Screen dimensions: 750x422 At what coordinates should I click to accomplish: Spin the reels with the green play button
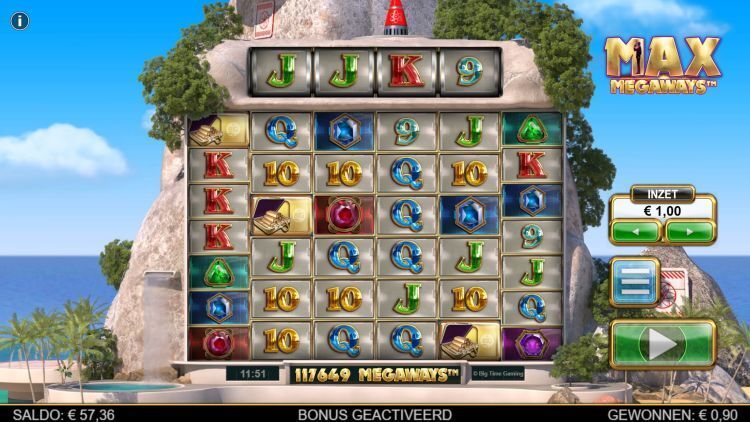pyautogui.click(x=663, y=344)
